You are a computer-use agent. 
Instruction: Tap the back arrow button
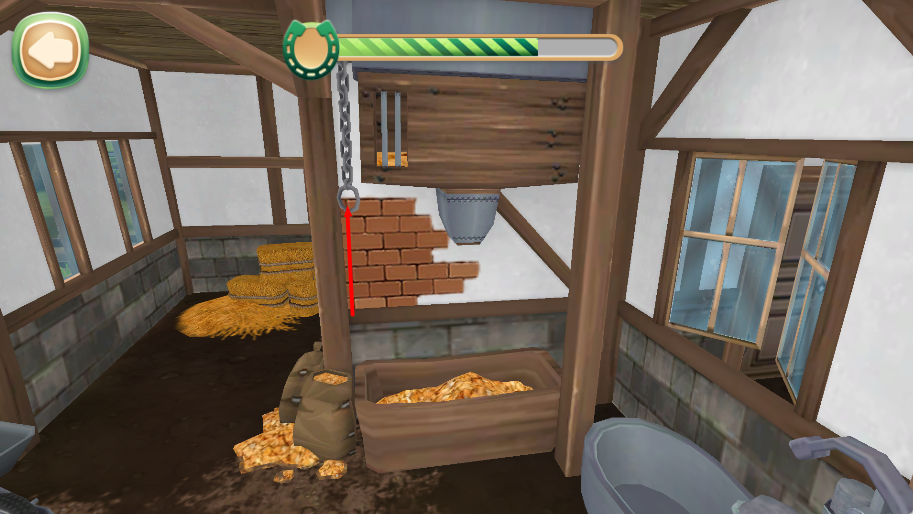tap(50, 49)
